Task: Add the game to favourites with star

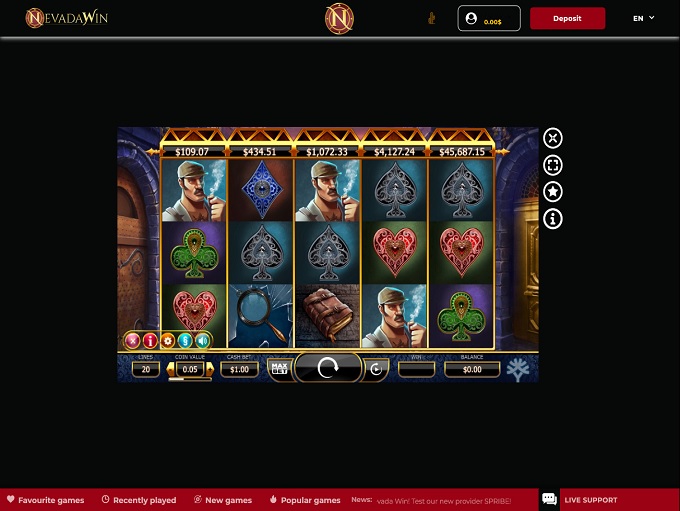Action: [x=553, y=192]
